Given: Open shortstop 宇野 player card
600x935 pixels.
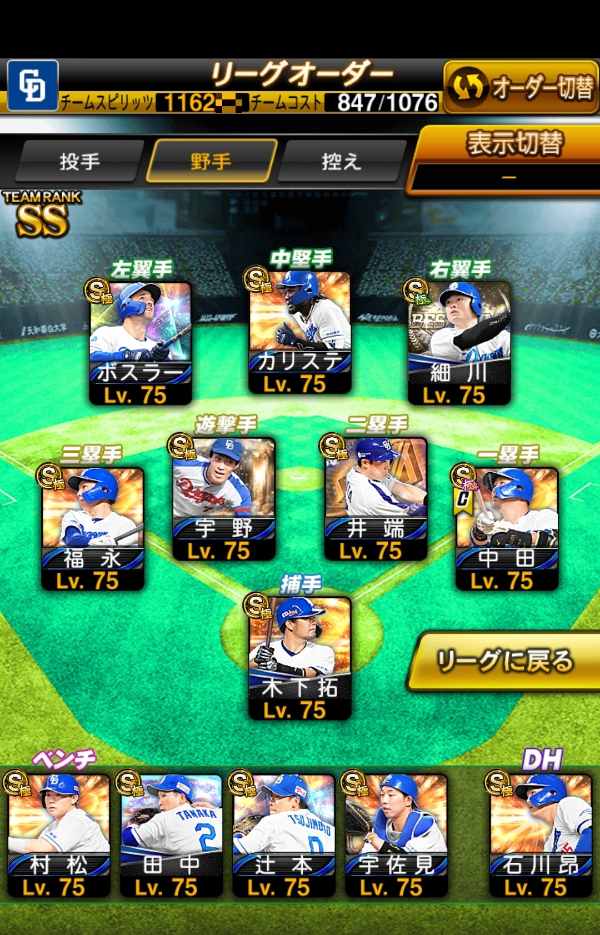Looking at the screenshot, I should (223, 497).
